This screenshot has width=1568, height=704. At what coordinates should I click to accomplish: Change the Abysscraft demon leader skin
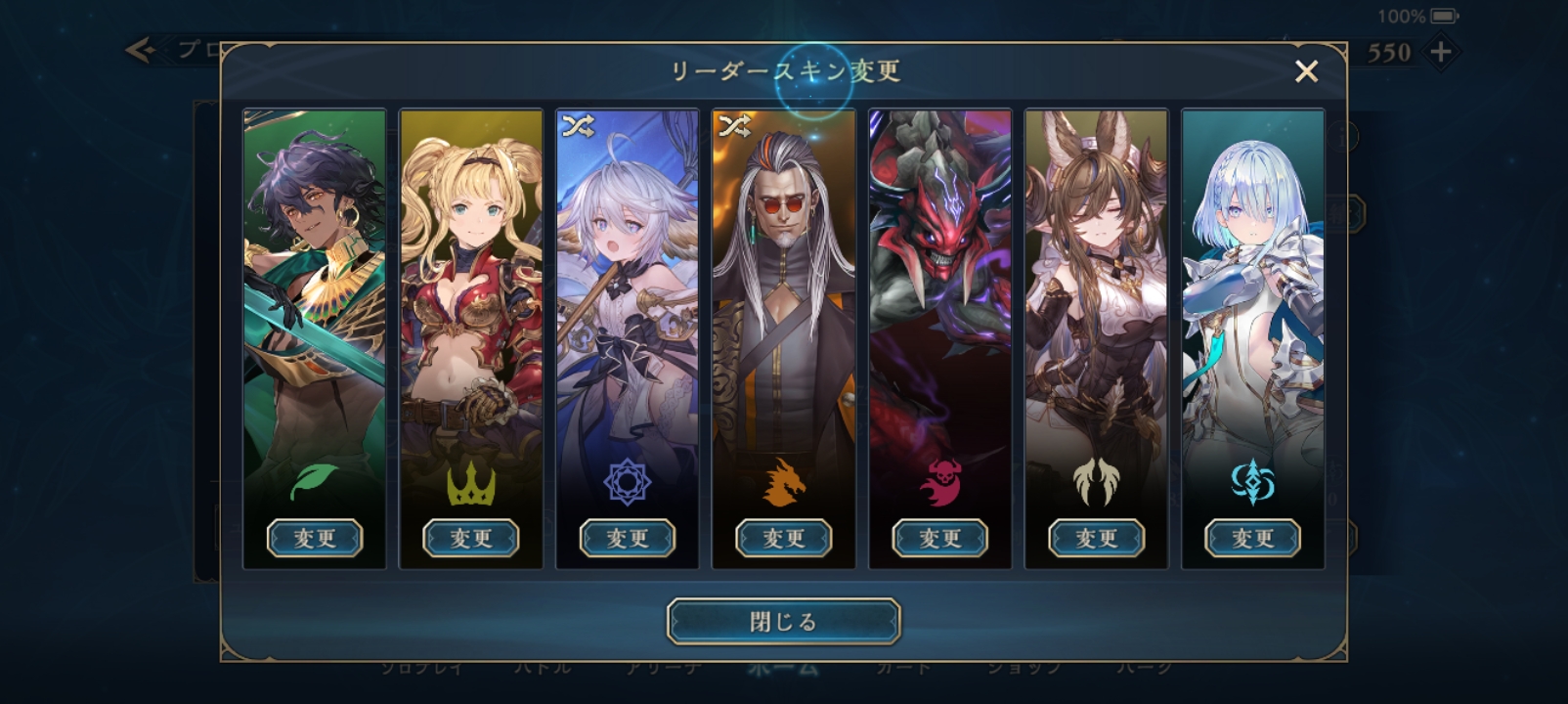pos(939,538)
